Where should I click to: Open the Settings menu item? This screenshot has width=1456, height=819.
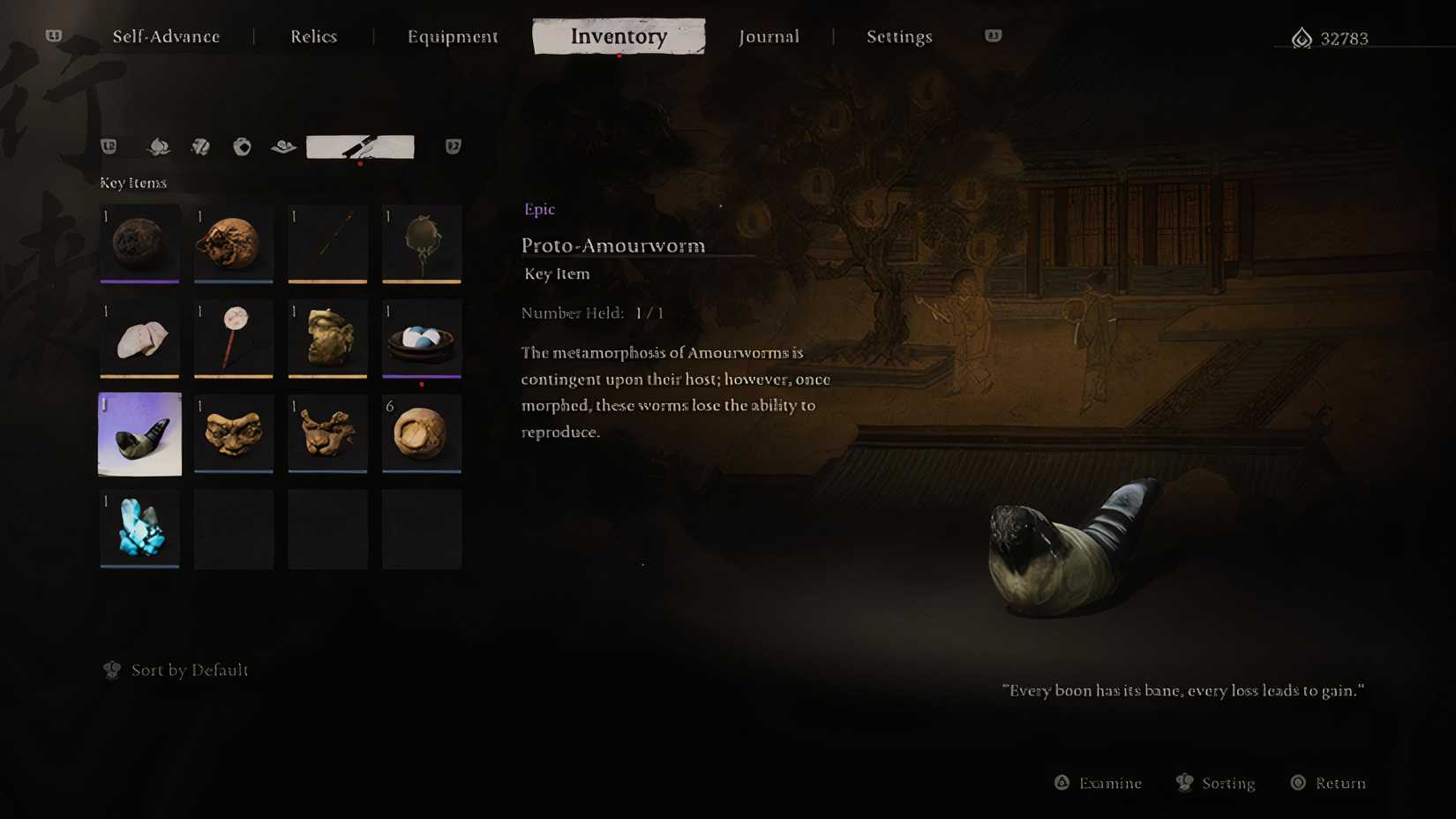pyautogui.click(x=899, y=36)
